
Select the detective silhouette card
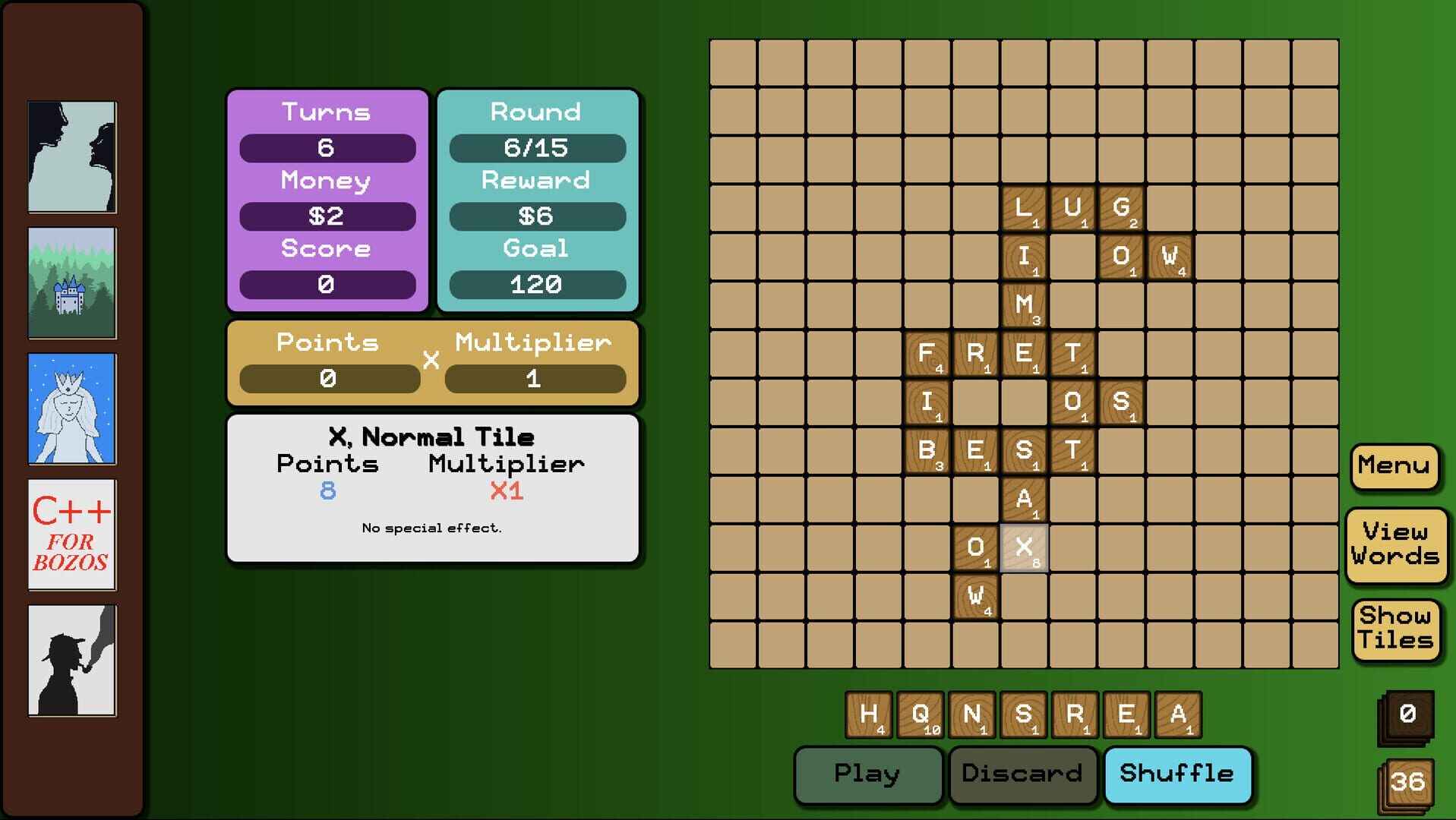point(72,661)
